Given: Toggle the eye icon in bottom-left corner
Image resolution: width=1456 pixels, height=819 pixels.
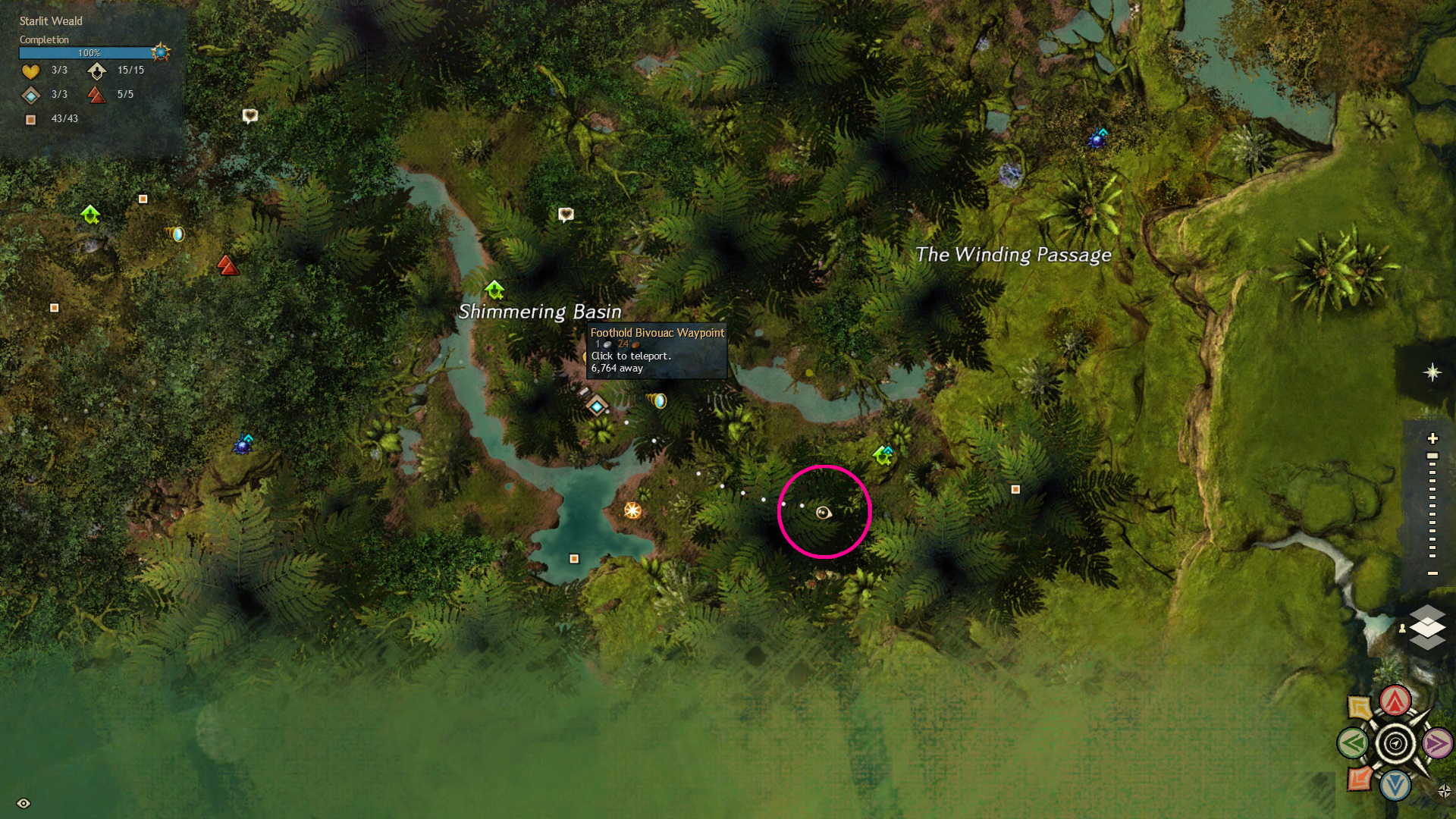Looking at the screenshot, I should click(24, 803).
